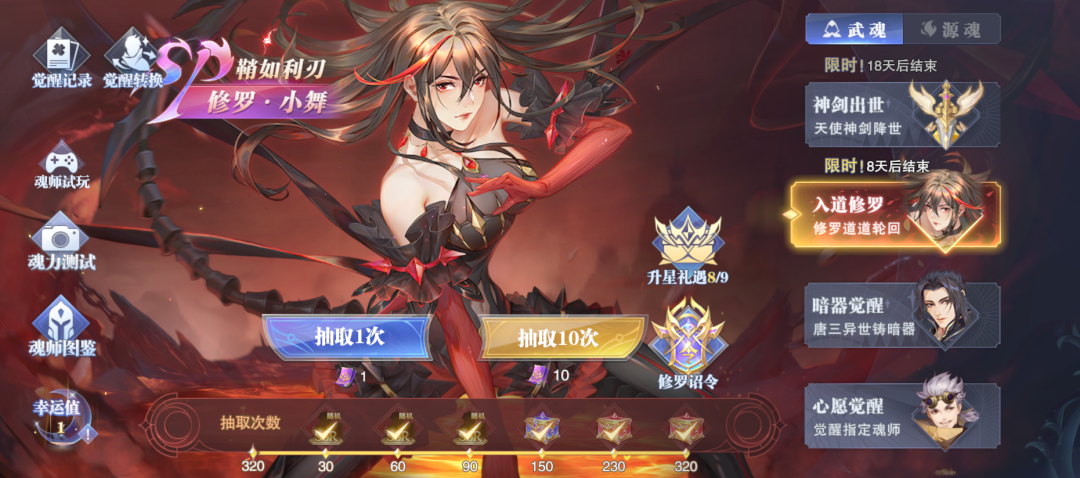Try out the hero via 魂师试玩
1080x478 pixels.
tap(62, 165)
